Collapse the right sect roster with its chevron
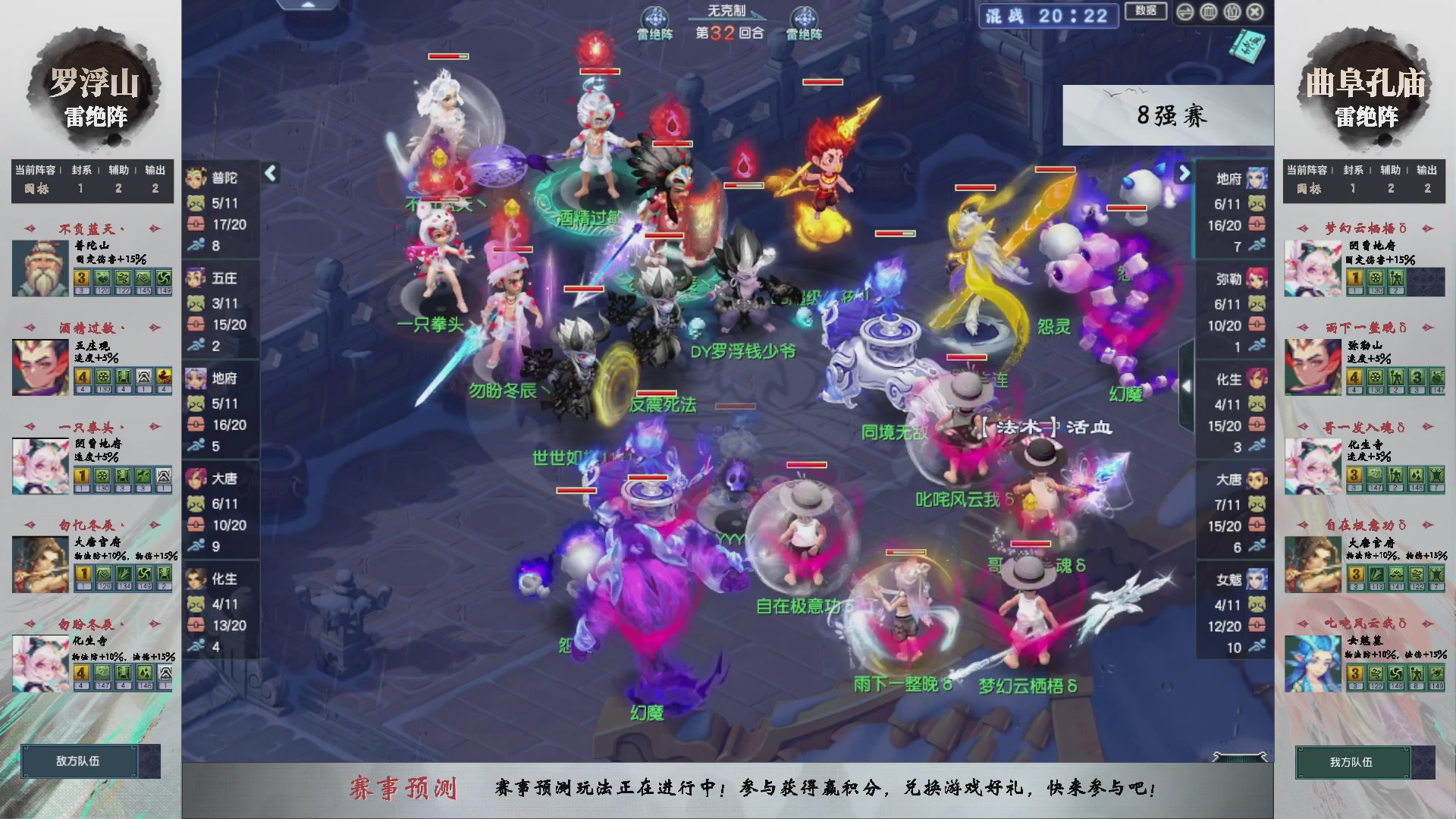 (x=1183, y=173)
